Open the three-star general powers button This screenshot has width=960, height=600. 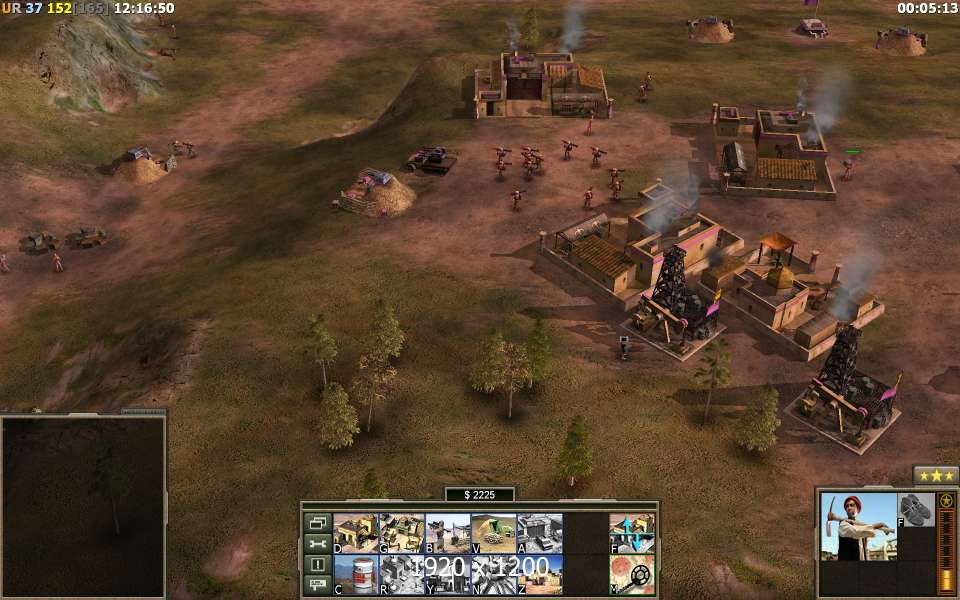click(936, 475)
